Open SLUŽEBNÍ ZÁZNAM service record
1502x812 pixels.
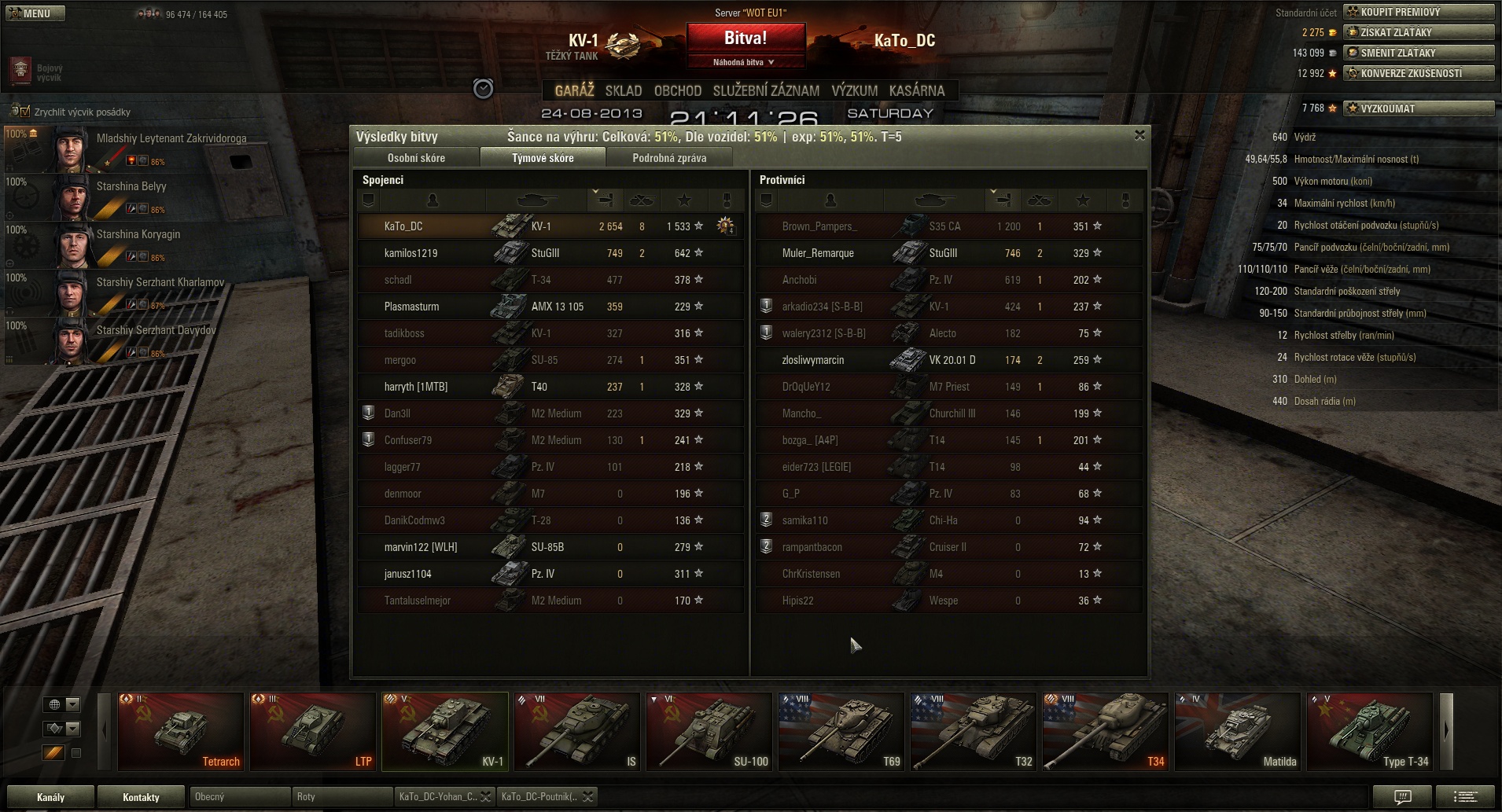click(x=766, y=90)
